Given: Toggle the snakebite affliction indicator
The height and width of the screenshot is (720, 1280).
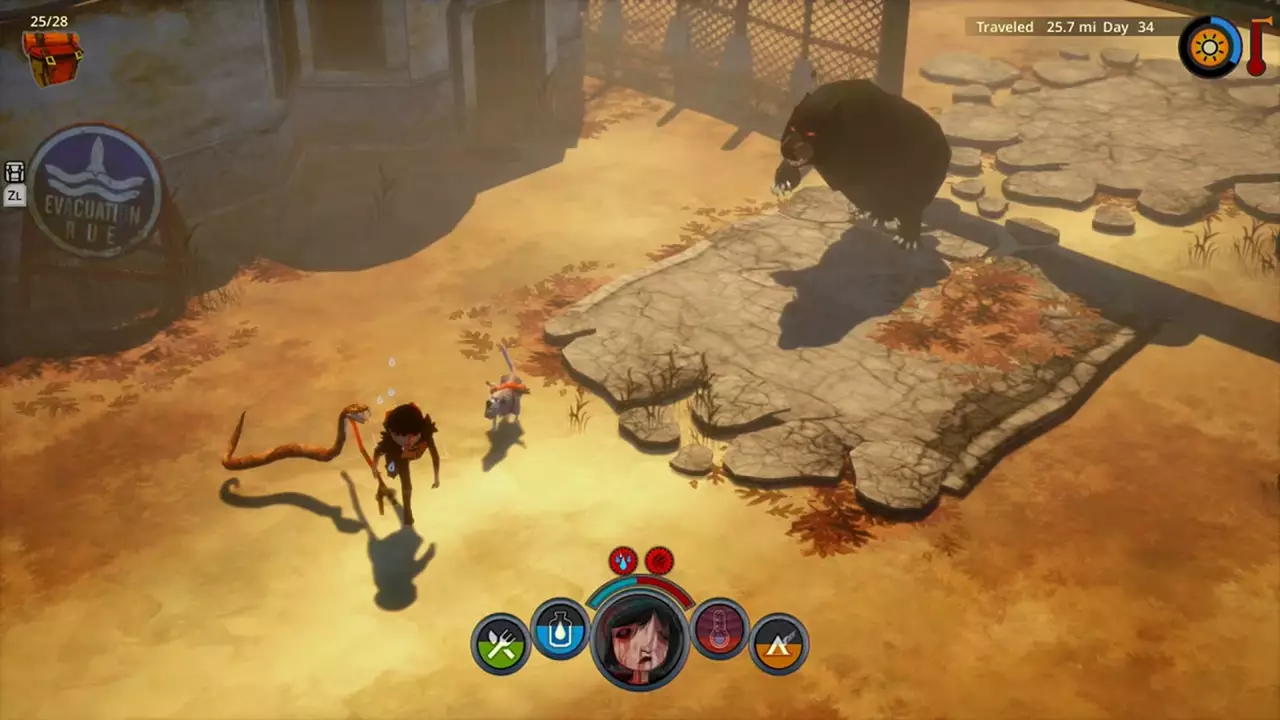Looking at the screenshot, I should [659, 560].
